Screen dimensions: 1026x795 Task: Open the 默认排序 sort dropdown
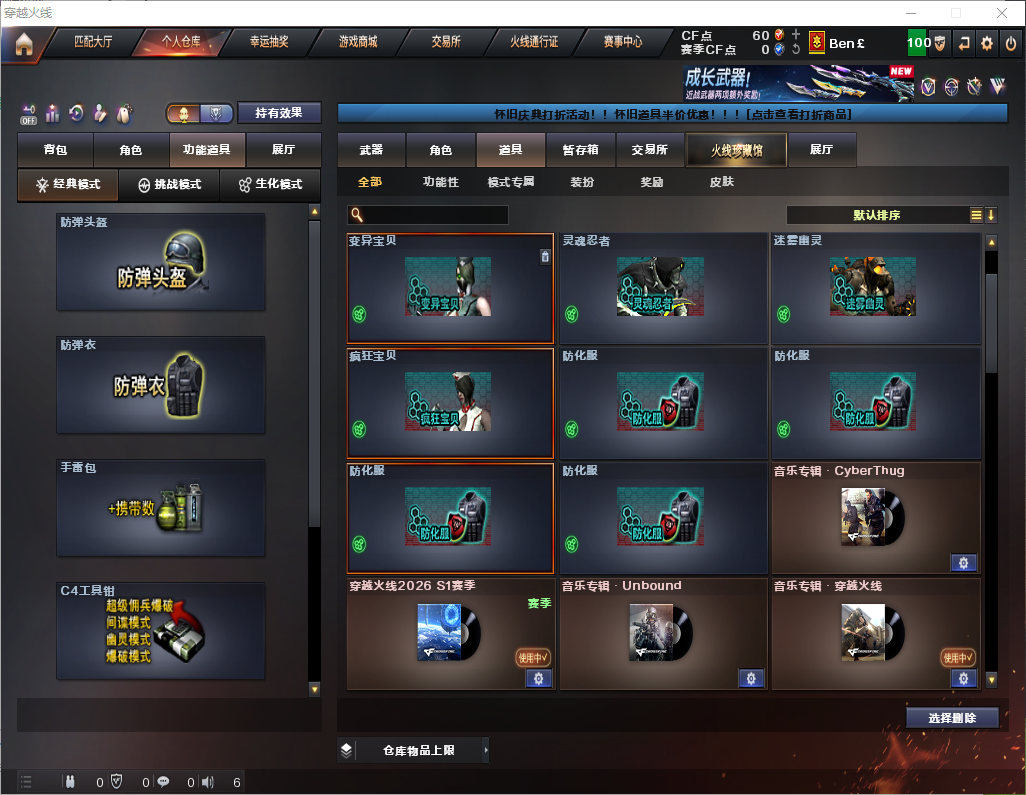click(876, 215)
